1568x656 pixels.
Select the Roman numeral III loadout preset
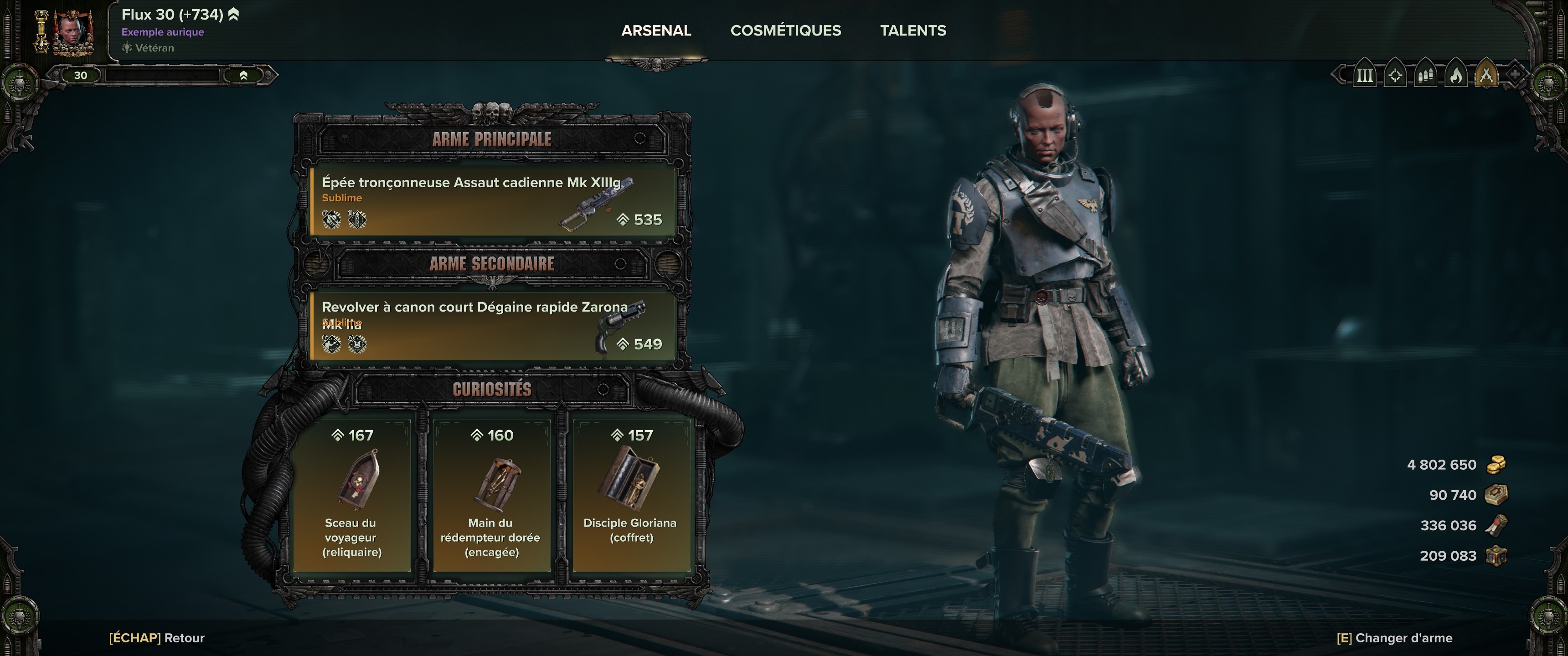tap(1365, 76)
